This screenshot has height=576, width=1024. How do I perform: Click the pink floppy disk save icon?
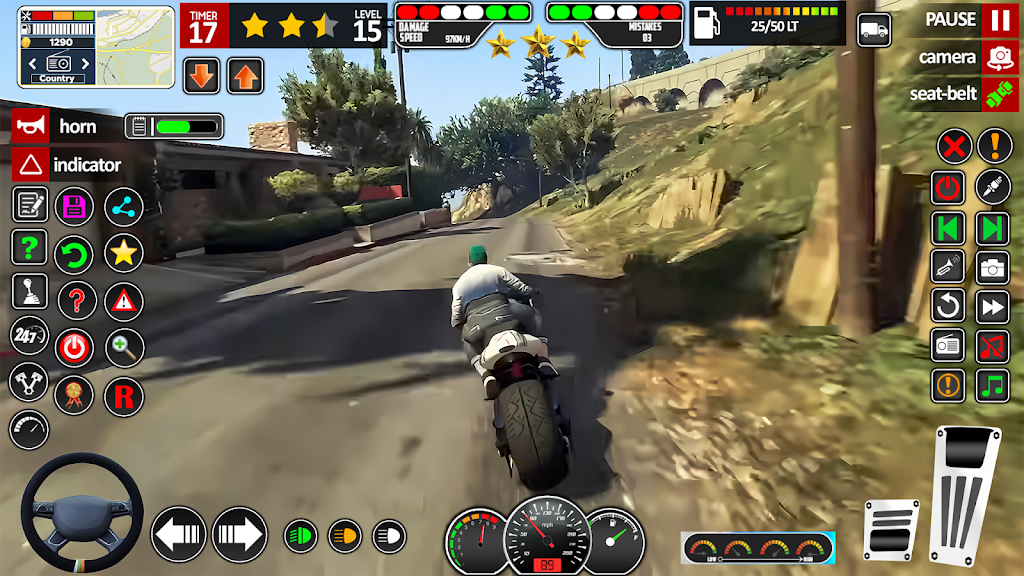click(74, 207)
